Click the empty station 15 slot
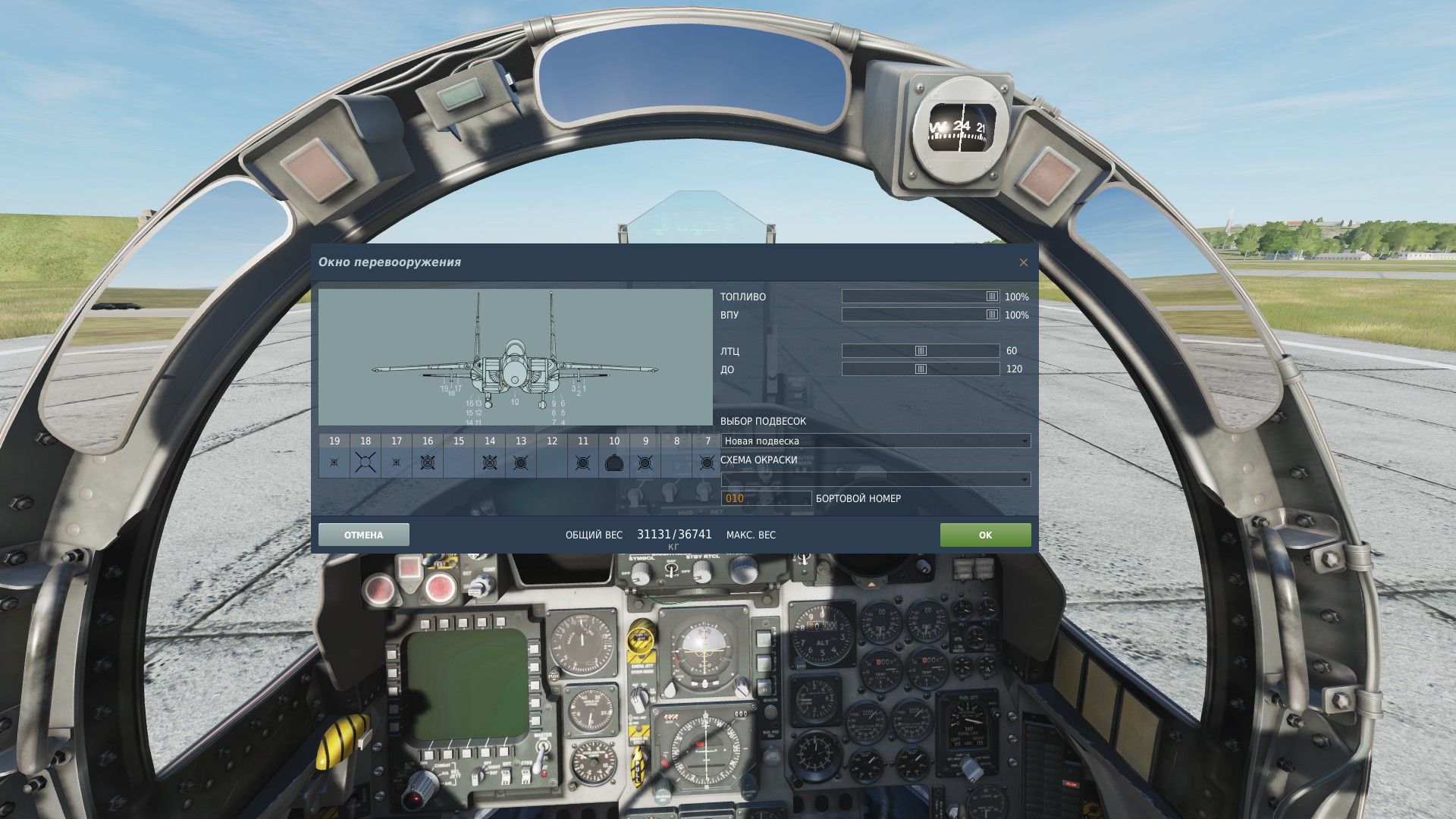Image resolution: width=1456 pixels, height=819 pixels. [x=458, y=462]
